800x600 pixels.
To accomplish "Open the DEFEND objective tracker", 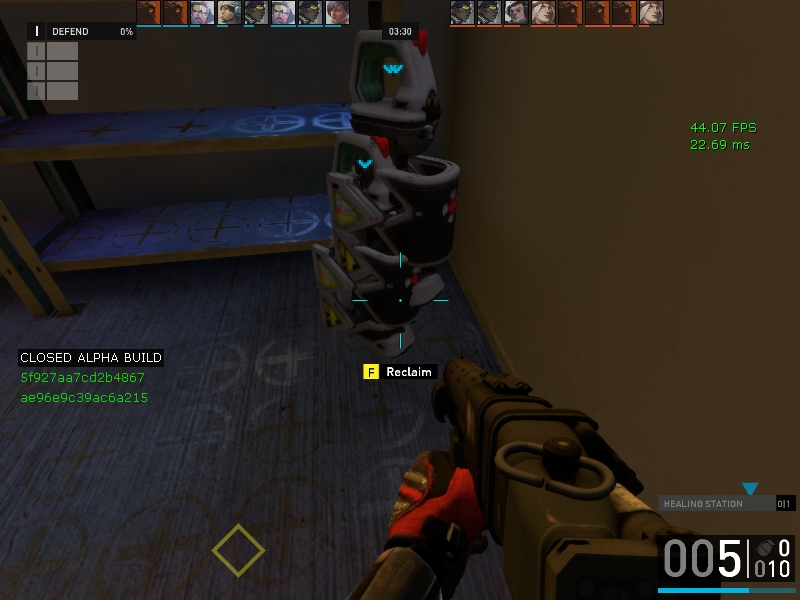I will point(81,32).
